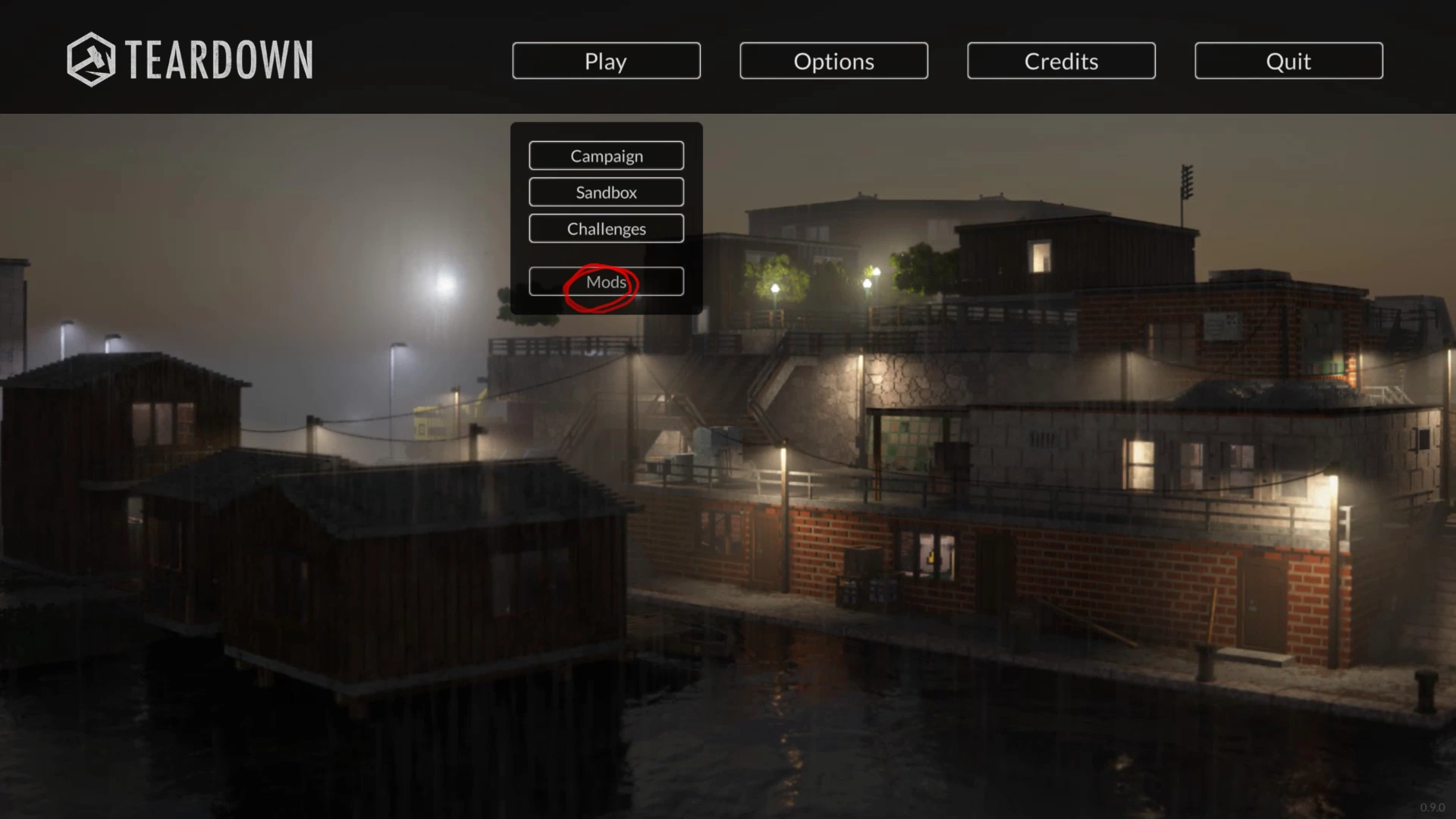1456x819 pixels.
Task: Open the Play menu
Action: click(606, 61)
